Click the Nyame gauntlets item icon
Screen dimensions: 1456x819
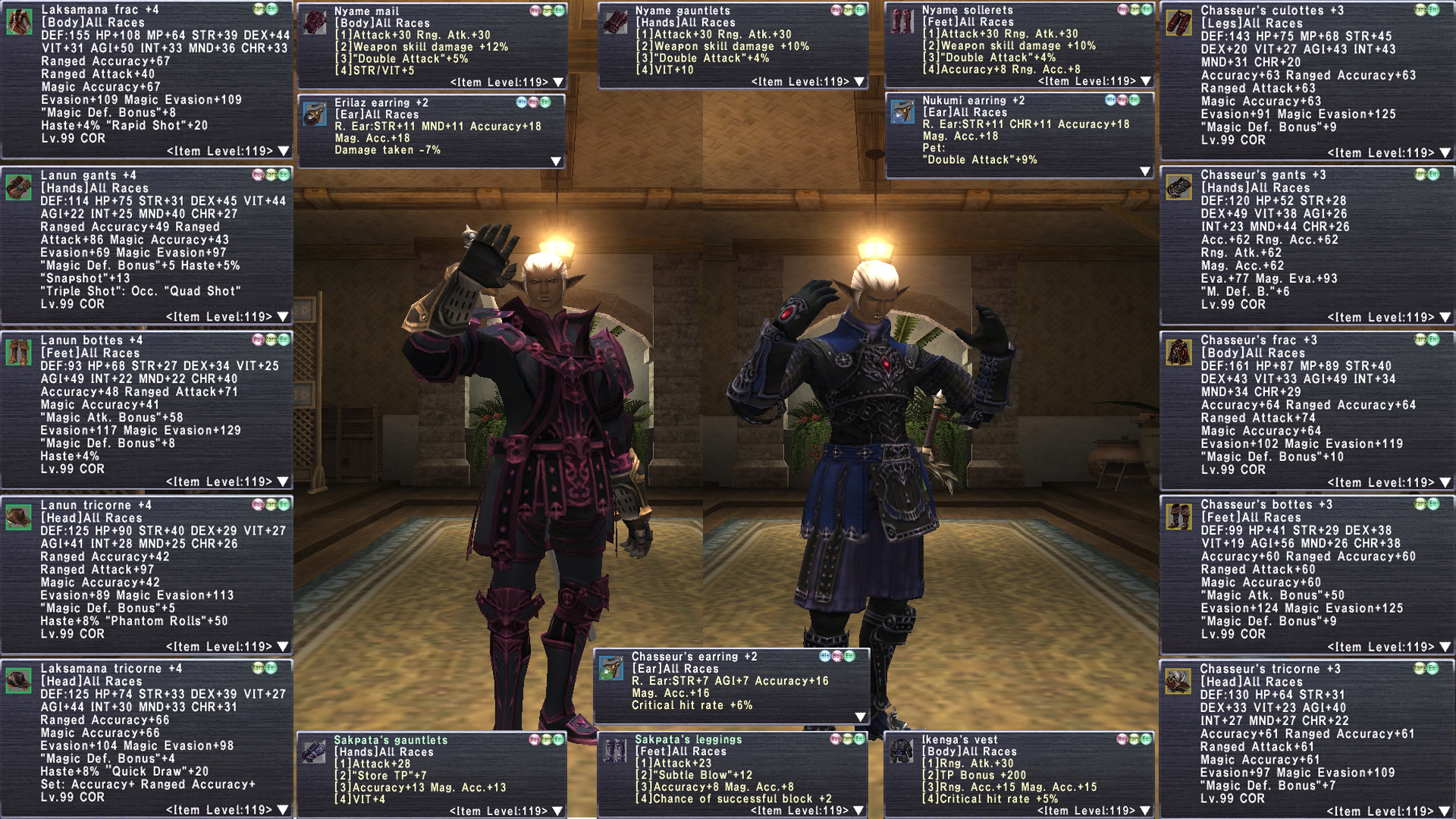click(616, 22)
